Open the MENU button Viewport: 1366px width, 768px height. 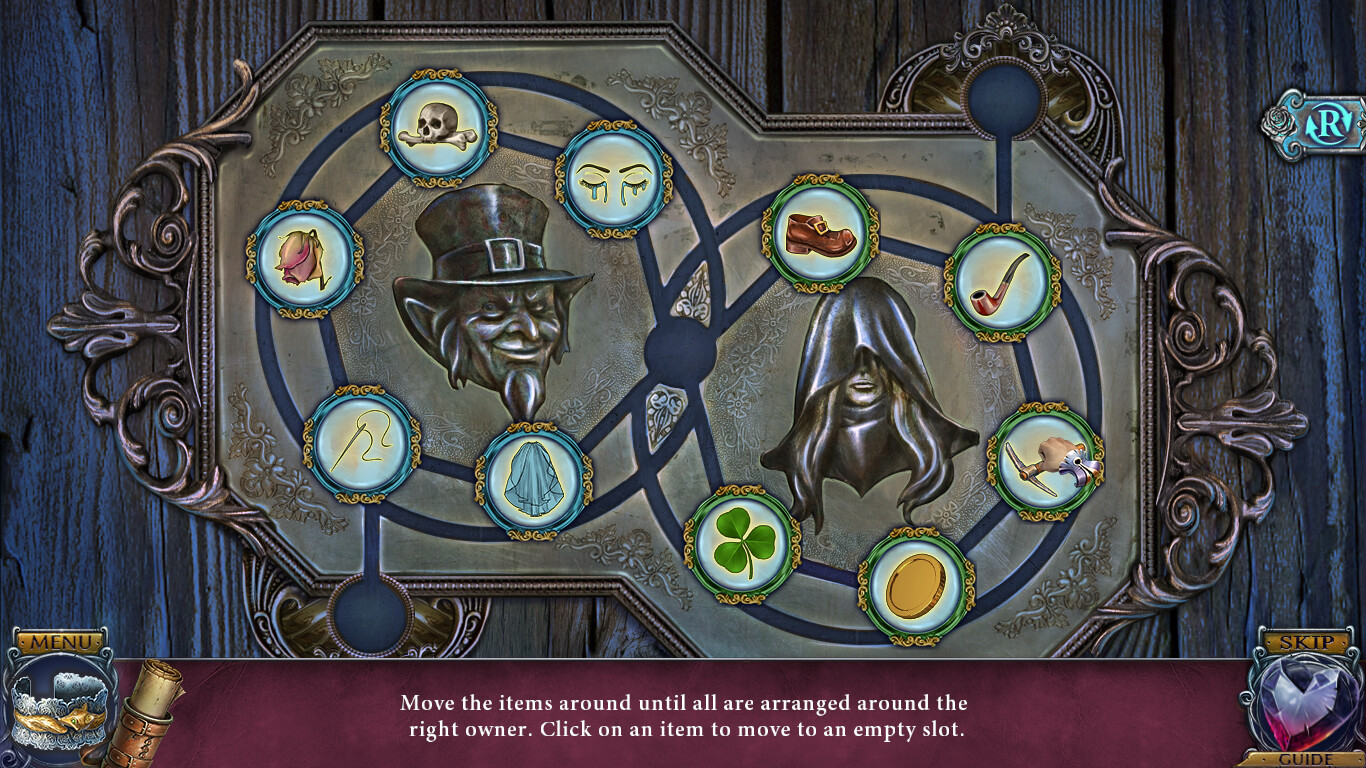[x=62, y=642]
